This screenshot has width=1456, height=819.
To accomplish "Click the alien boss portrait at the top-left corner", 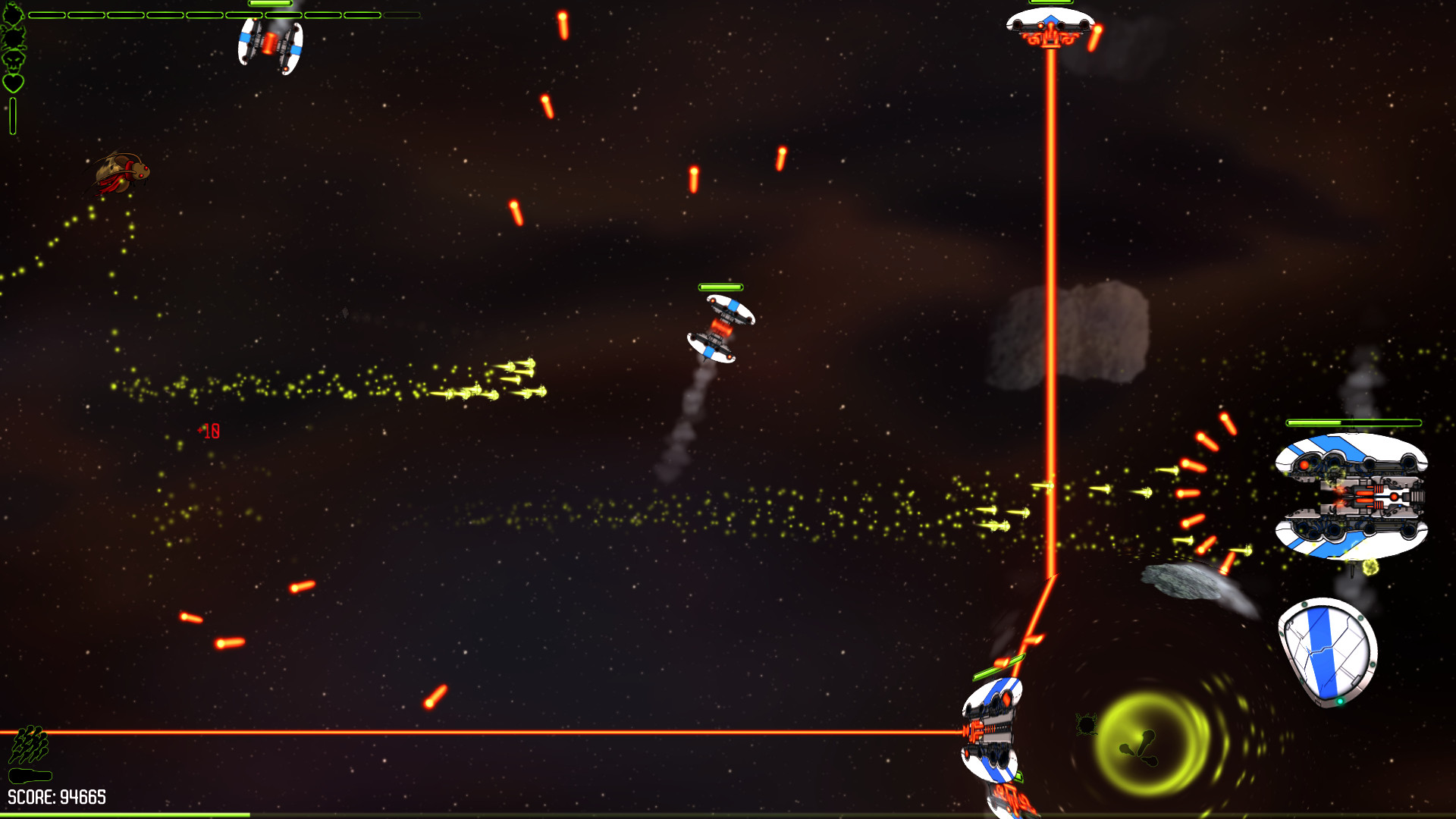I will point(14,14).
